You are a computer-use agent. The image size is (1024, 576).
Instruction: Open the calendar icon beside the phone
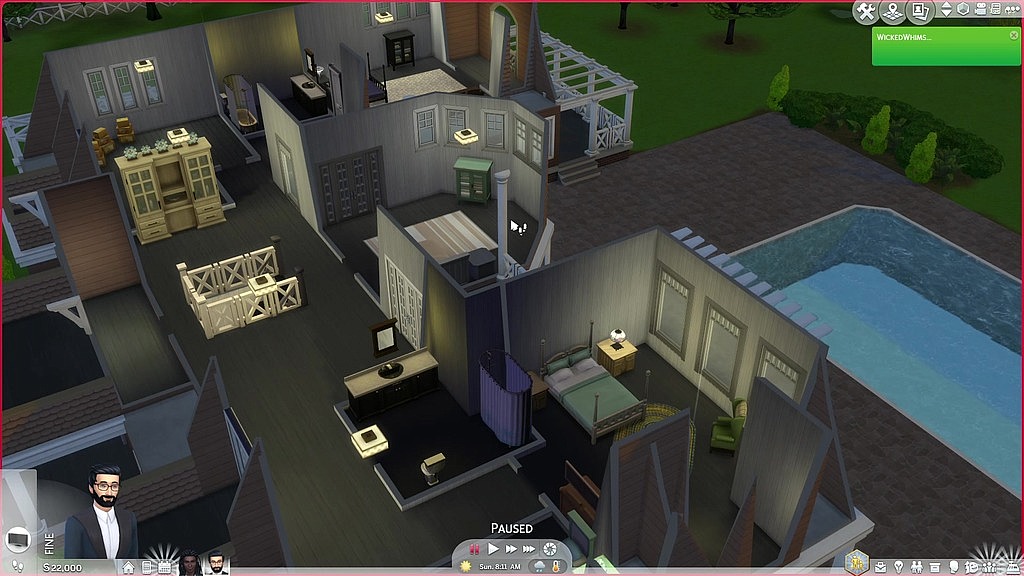164,567
